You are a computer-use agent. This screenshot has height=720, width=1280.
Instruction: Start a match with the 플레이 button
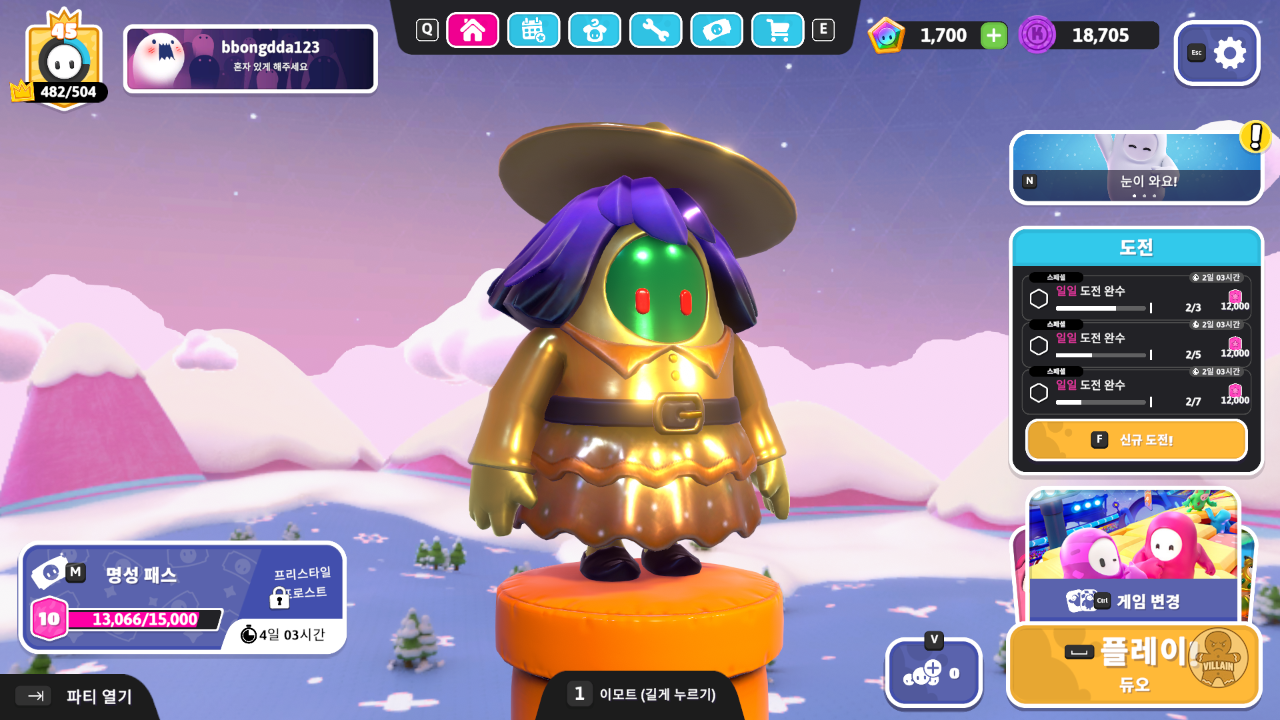tap(1133, 664)
